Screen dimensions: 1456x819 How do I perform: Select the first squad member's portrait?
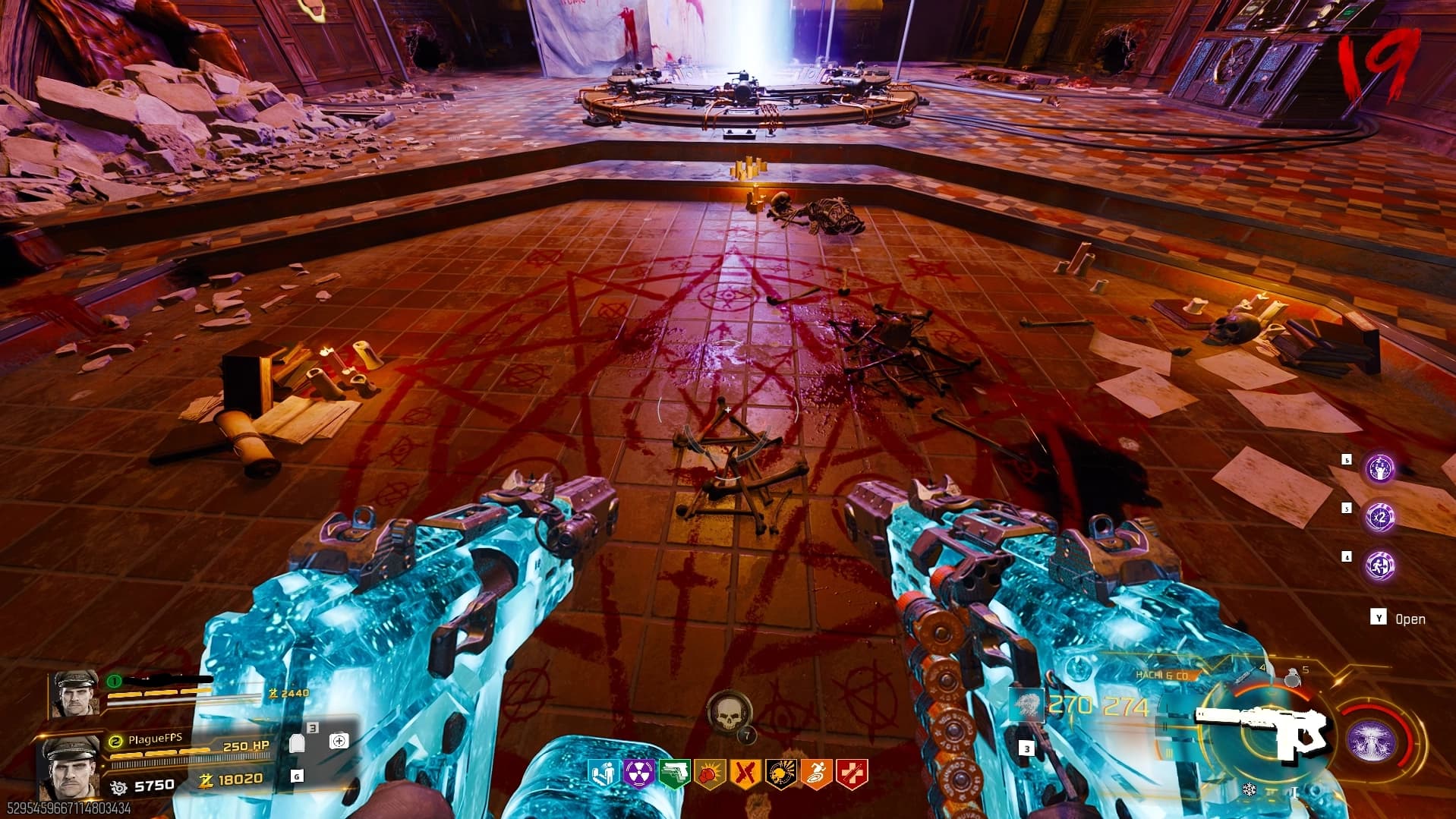point(74,693)
